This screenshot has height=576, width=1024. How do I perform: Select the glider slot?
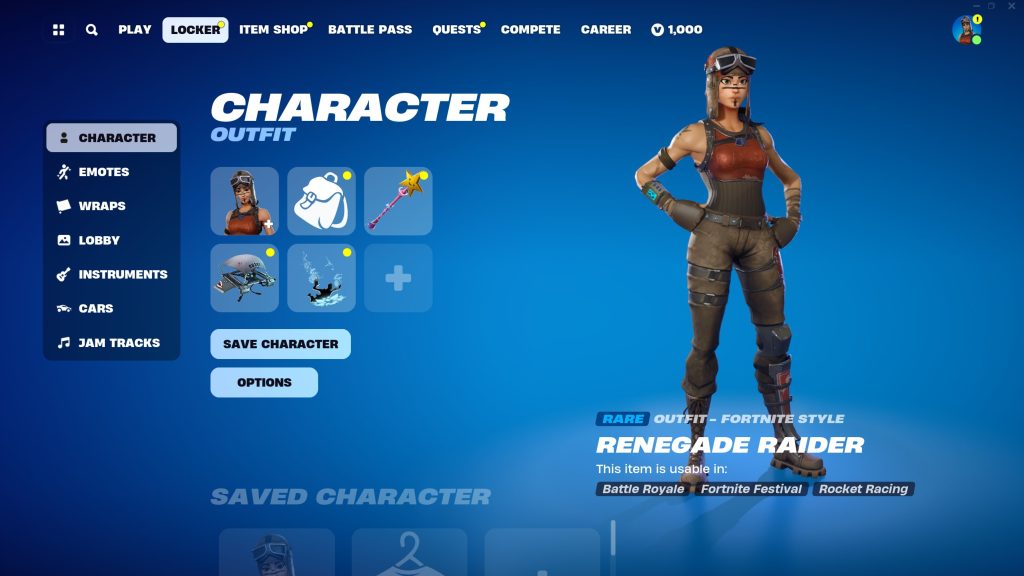click(x=245, y=278)
